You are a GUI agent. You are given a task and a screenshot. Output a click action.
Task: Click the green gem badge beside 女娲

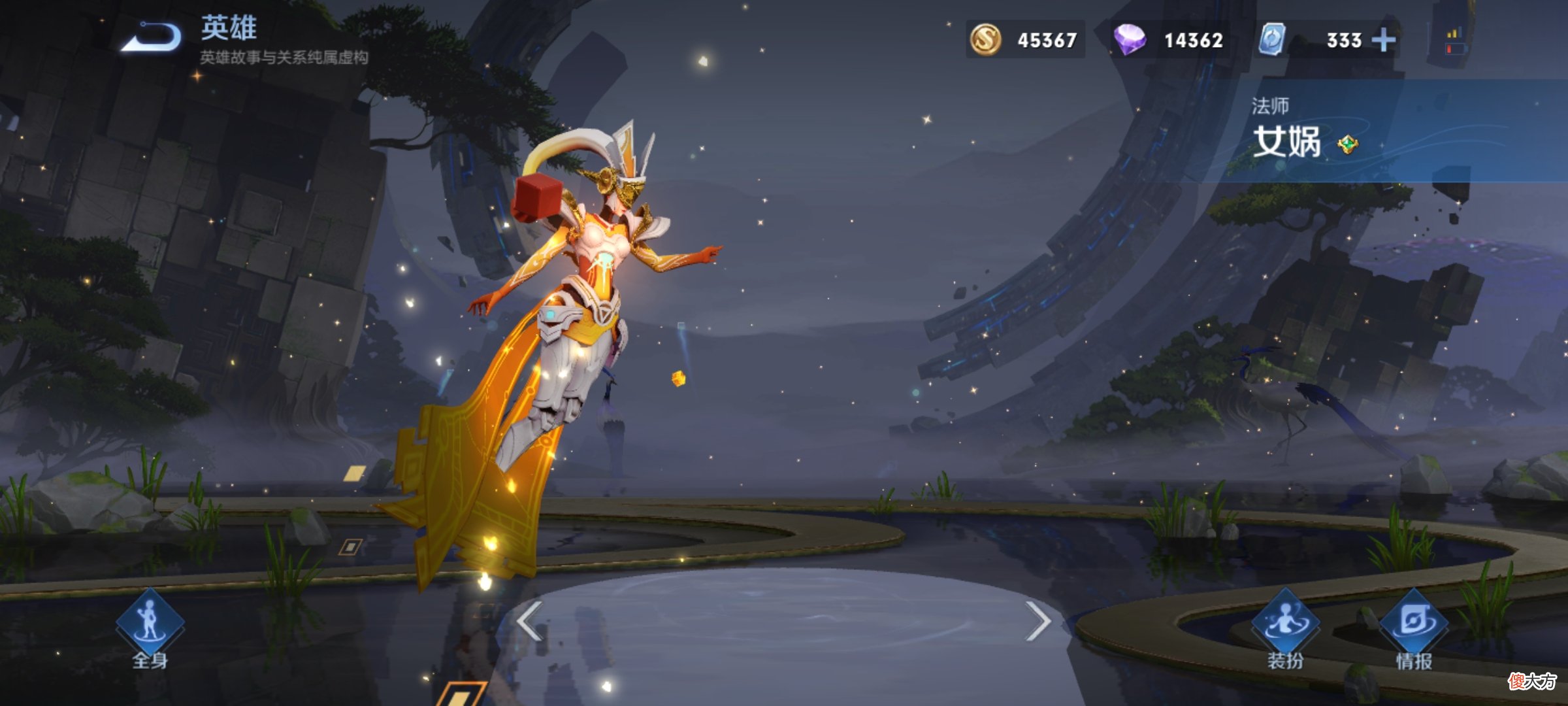click(1347, 144)
